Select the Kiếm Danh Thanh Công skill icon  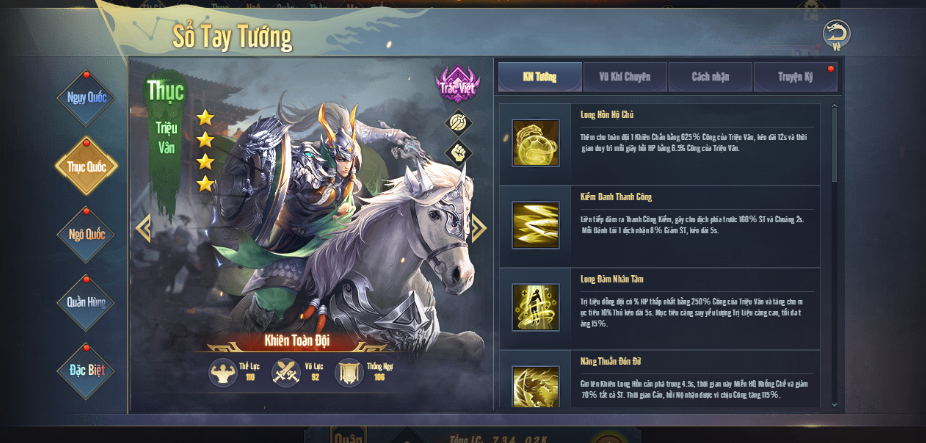(x=536, y=225)
